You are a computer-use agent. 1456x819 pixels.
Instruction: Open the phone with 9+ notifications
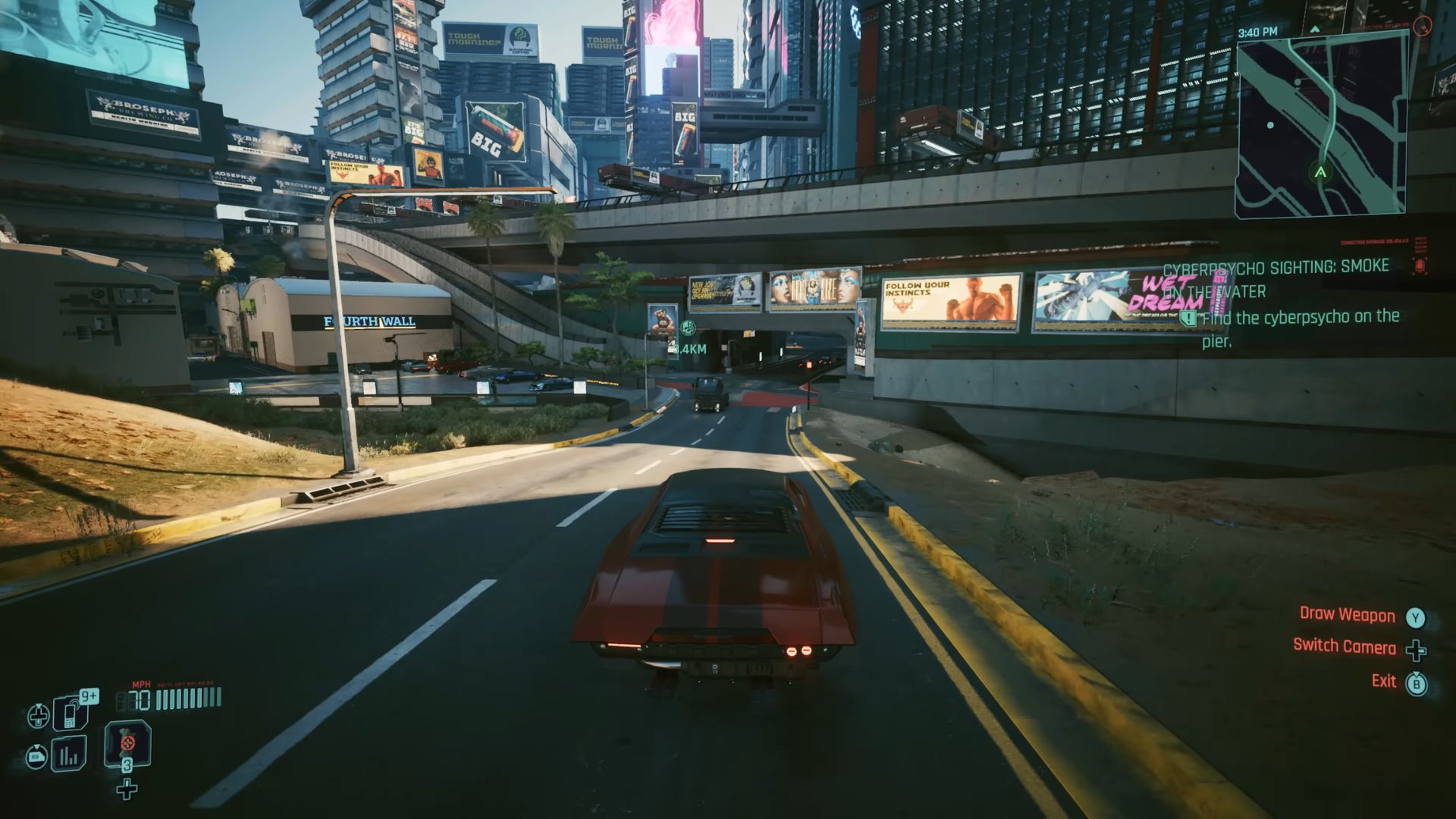pyautogui.click(x=70, y=714)
